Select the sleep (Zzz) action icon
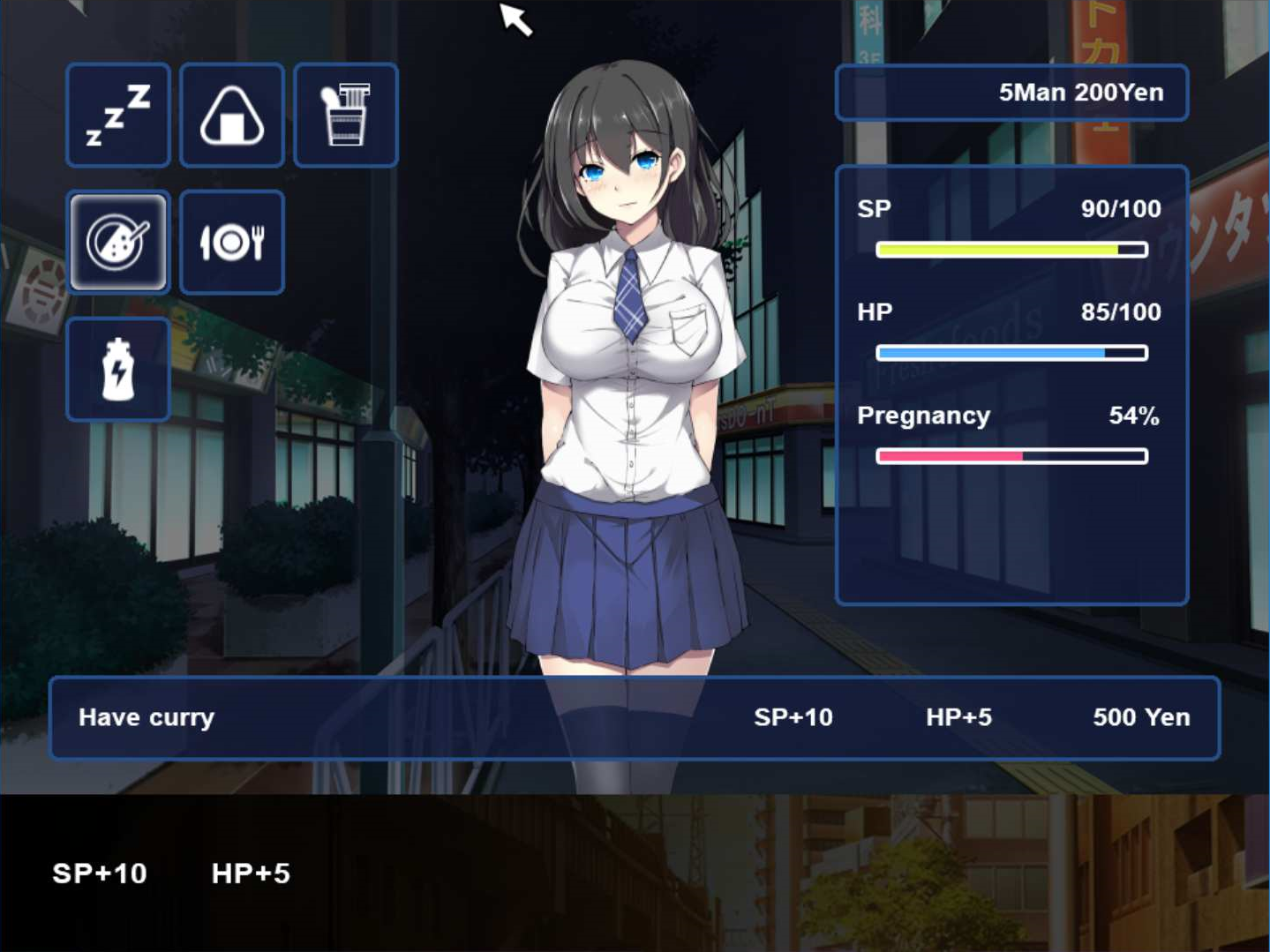The width and height of the screenshot is (1270, 952). (x=118, y=116)
